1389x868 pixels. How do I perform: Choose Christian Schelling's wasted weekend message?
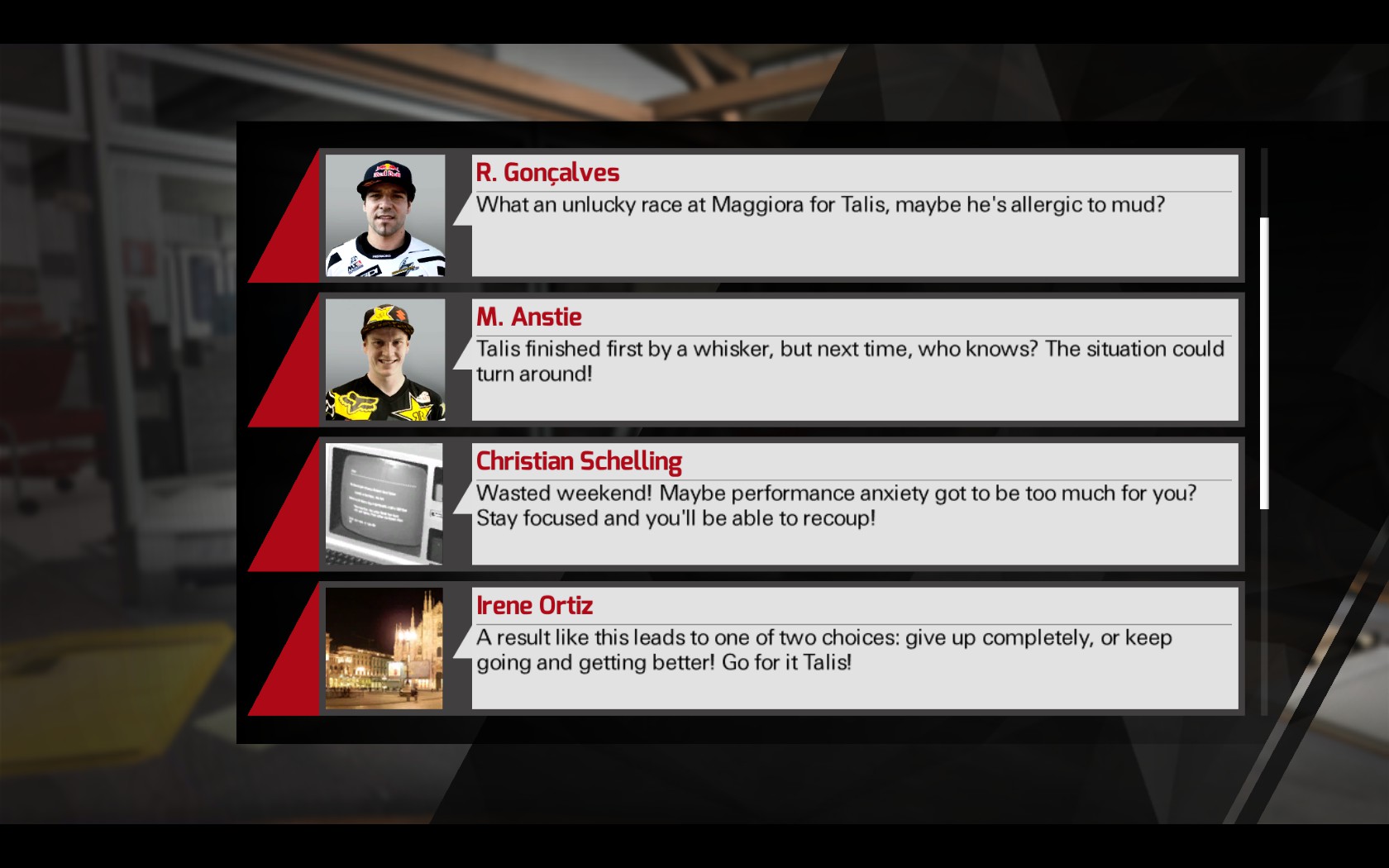[853, 504]
